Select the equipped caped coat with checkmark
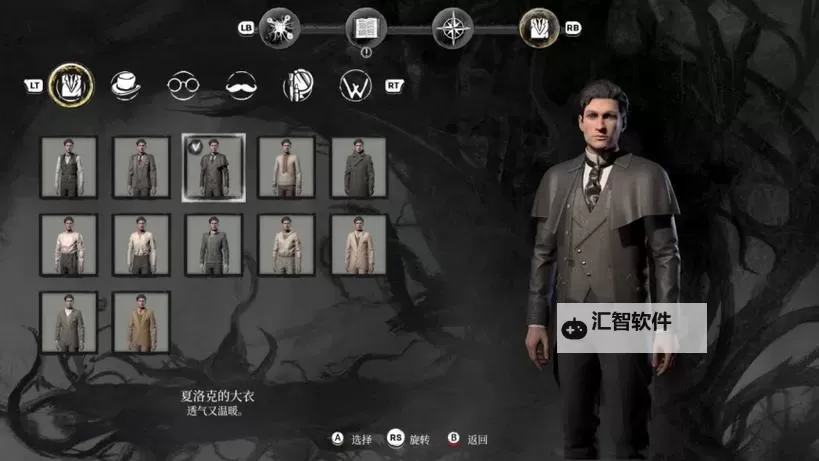Screen dimensions: 819x461 [x=214, y=167]
